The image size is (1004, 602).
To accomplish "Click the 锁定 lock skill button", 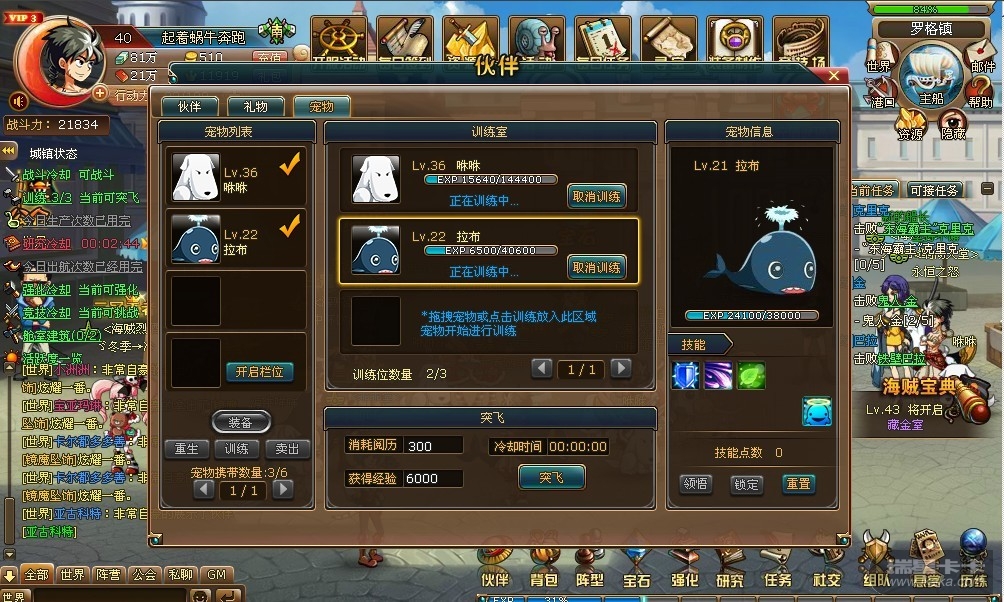I will (x=746, y=484).
